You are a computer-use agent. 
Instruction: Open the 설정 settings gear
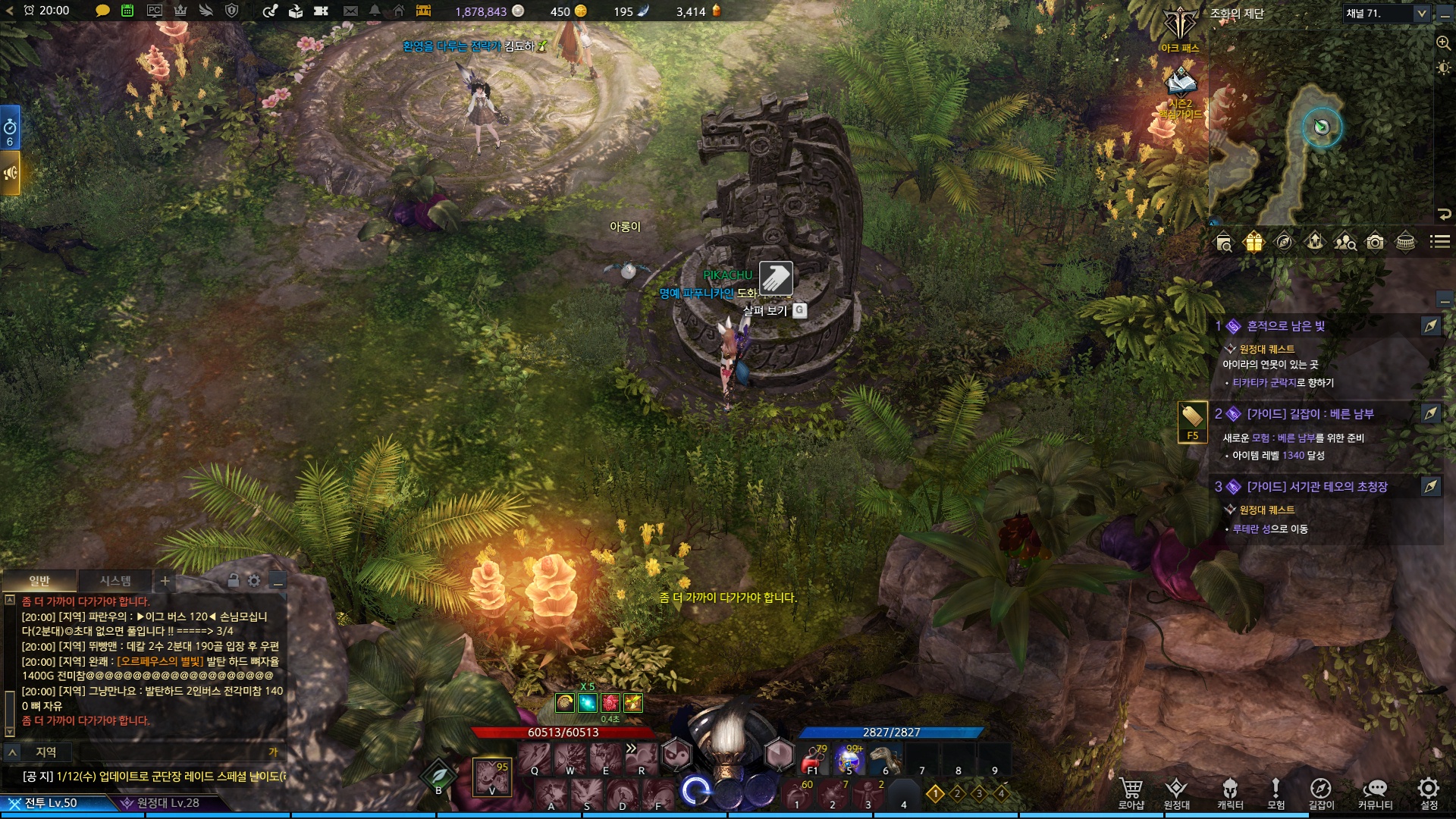tap(1429, 792)
